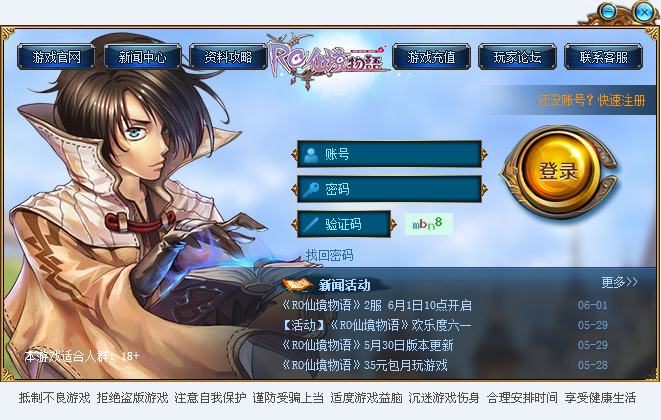Focus the 账号 account input field
661x420 pixels.
(390, 154)
